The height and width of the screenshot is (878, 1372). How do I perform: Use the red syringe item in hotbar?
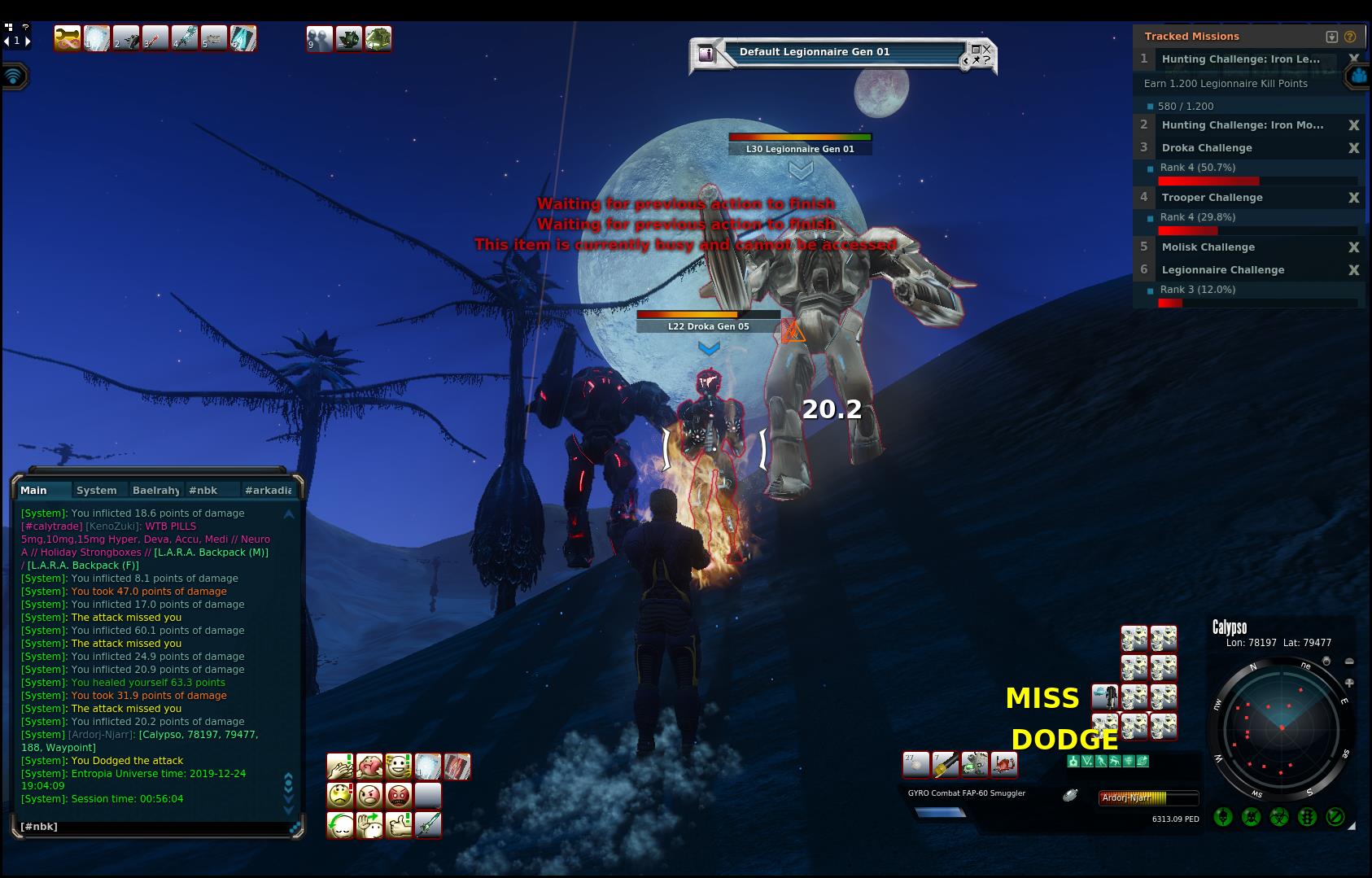(x=155, y=38)
